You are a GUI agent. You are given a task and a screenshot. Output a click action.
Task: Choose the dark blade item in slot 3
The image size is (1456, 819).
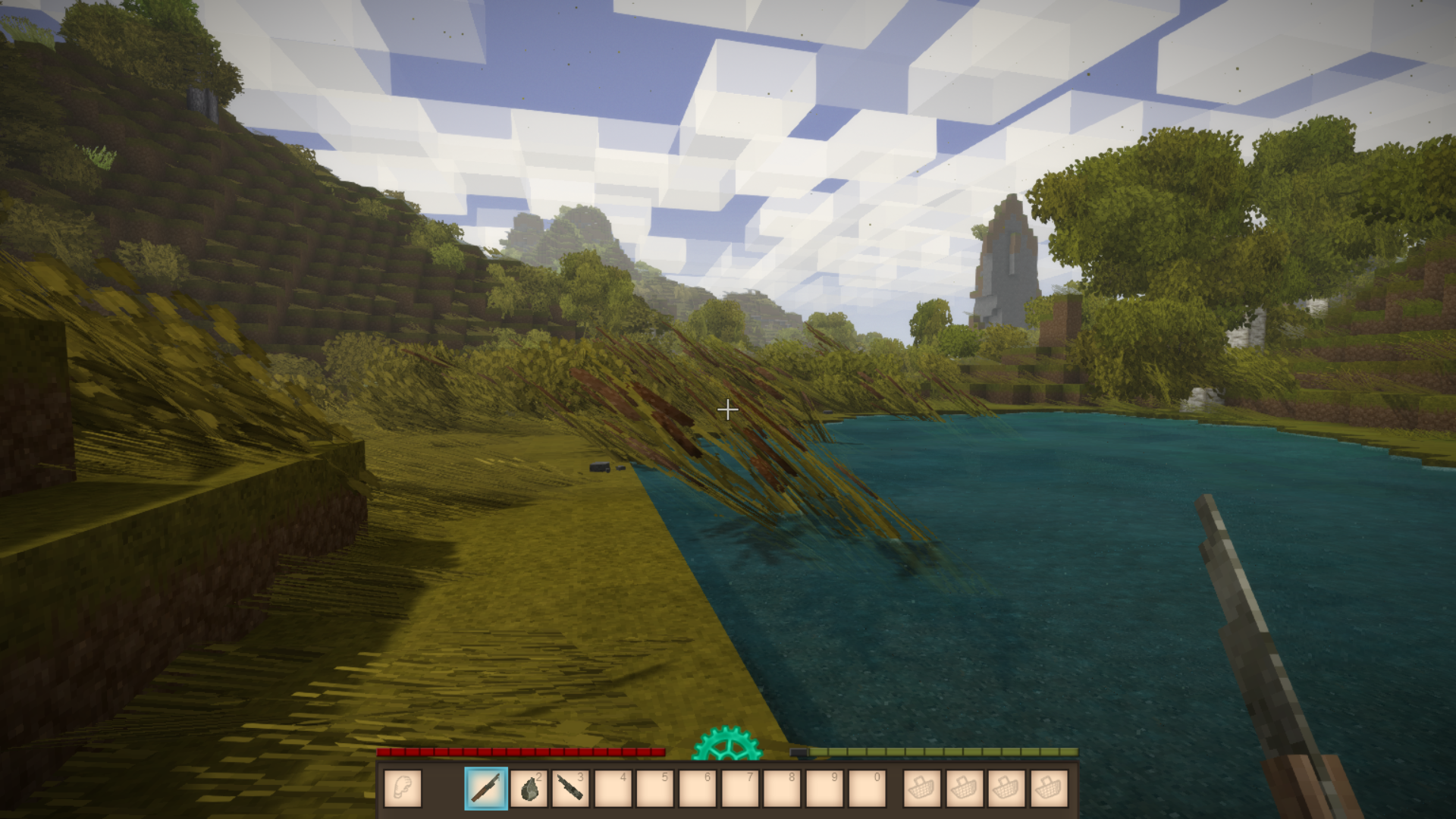click(x=570, y=789)
